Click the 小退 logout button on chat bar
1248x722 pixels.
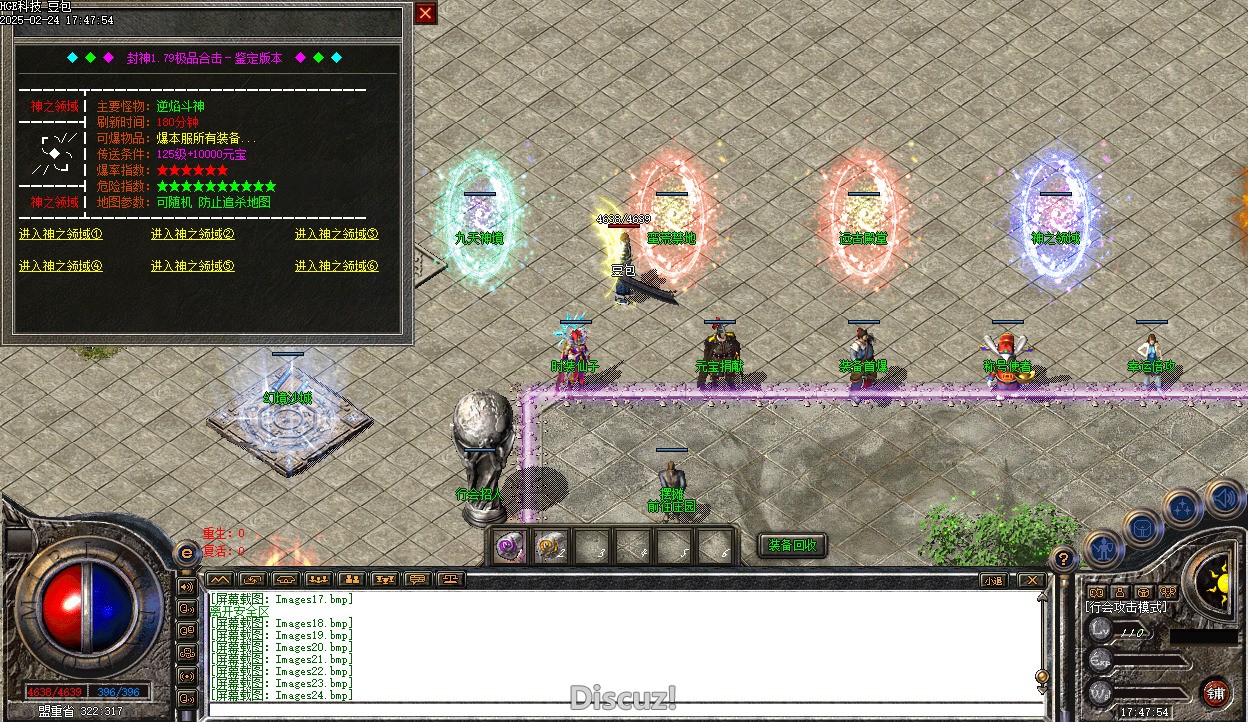992,580
